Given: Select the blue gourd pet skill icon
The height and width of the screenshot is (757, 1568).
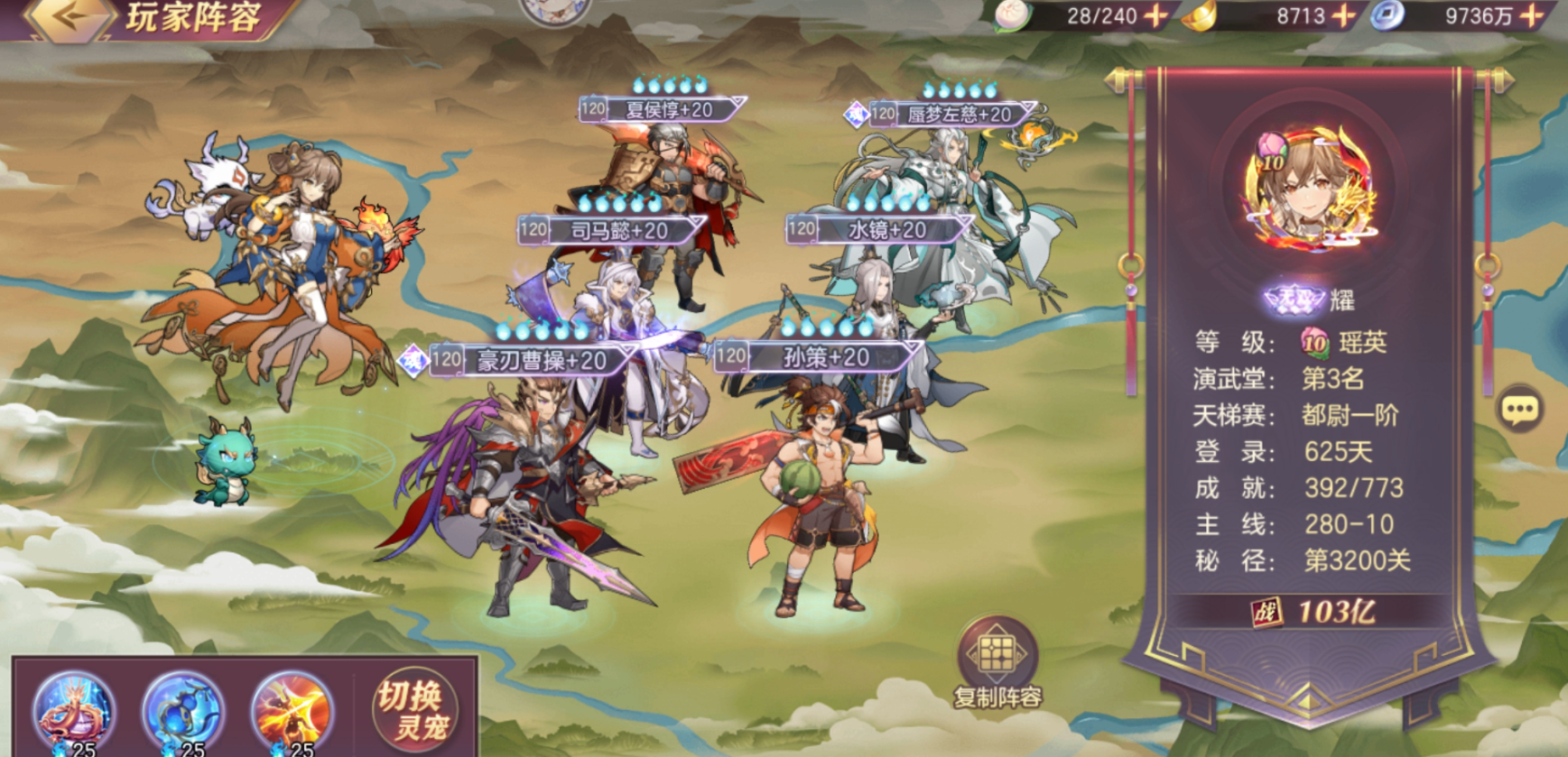Looking at the screenshot, I should [183, 711].
